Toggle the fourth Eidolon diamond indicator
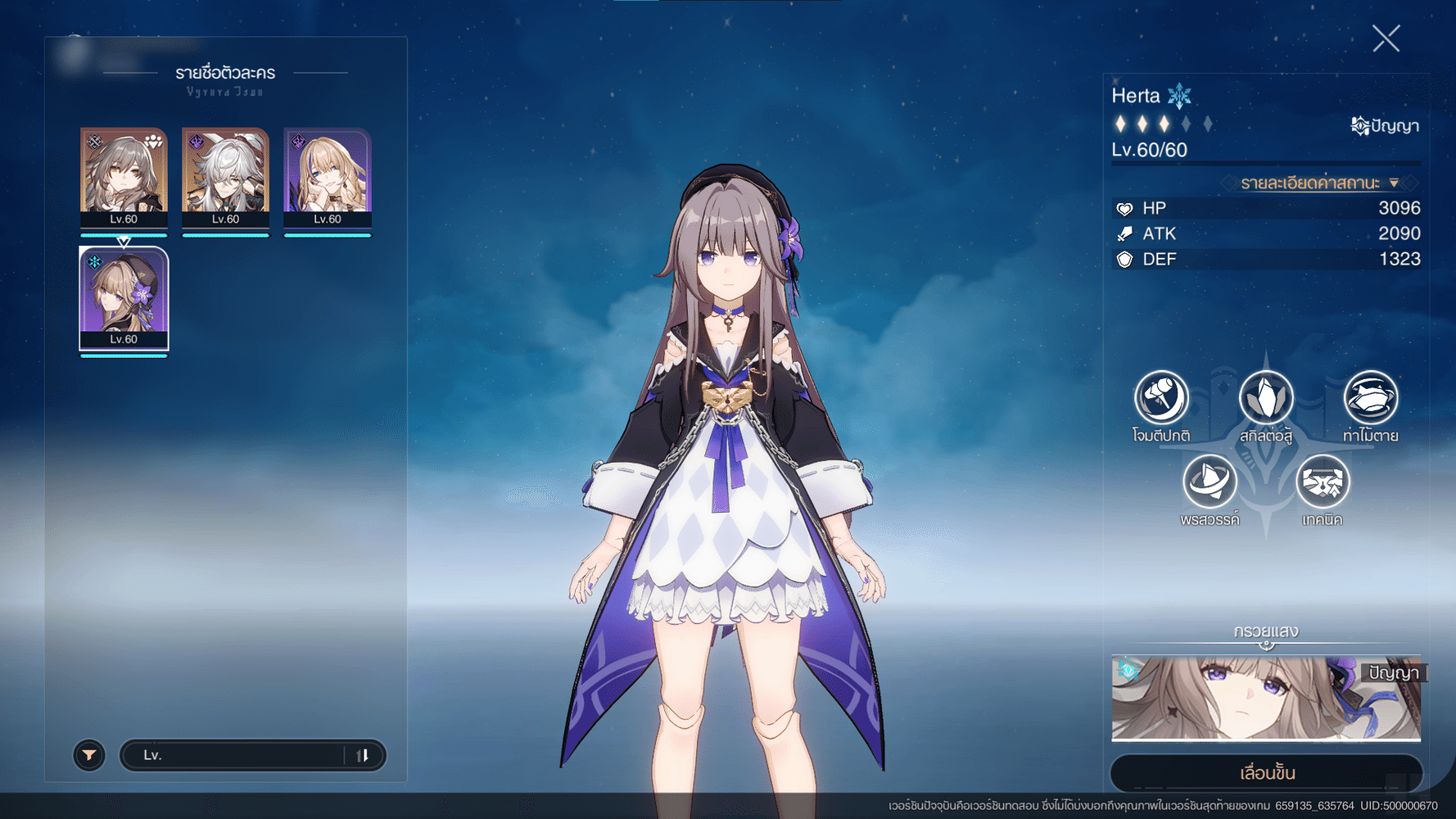 click(1184, 122)
